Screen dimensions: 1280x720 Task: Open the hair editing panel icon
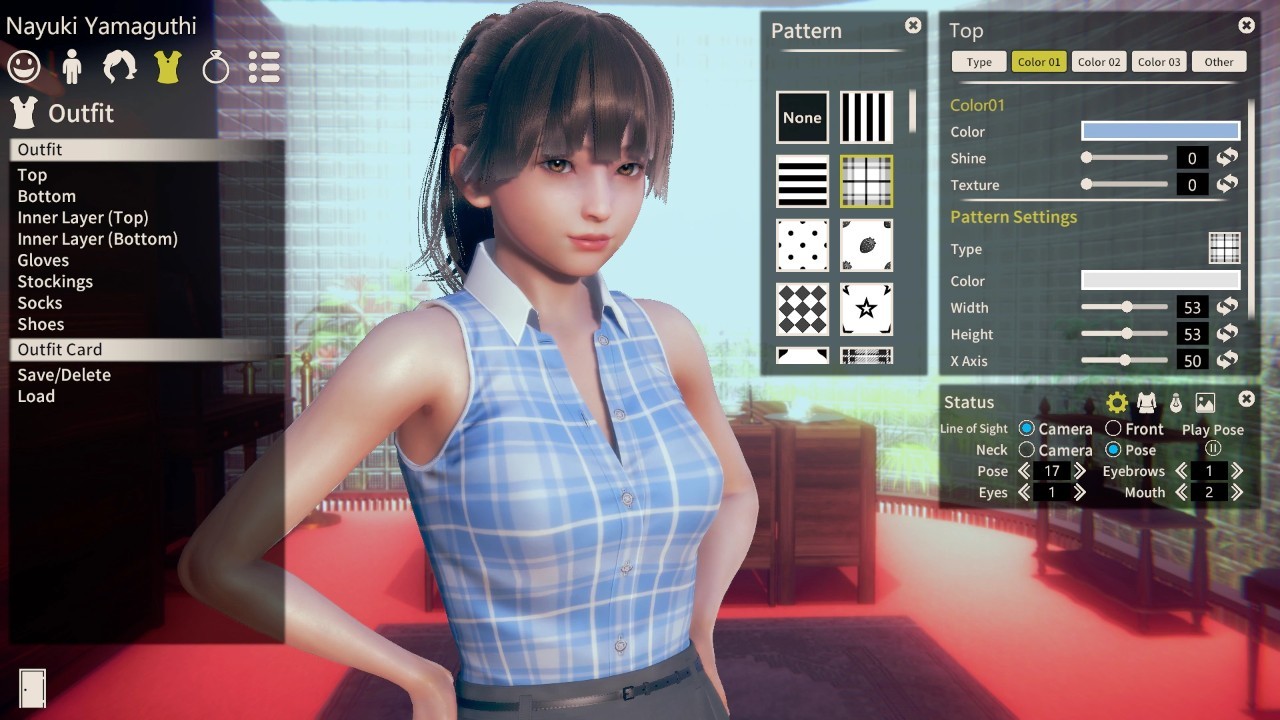coord(119,66)
